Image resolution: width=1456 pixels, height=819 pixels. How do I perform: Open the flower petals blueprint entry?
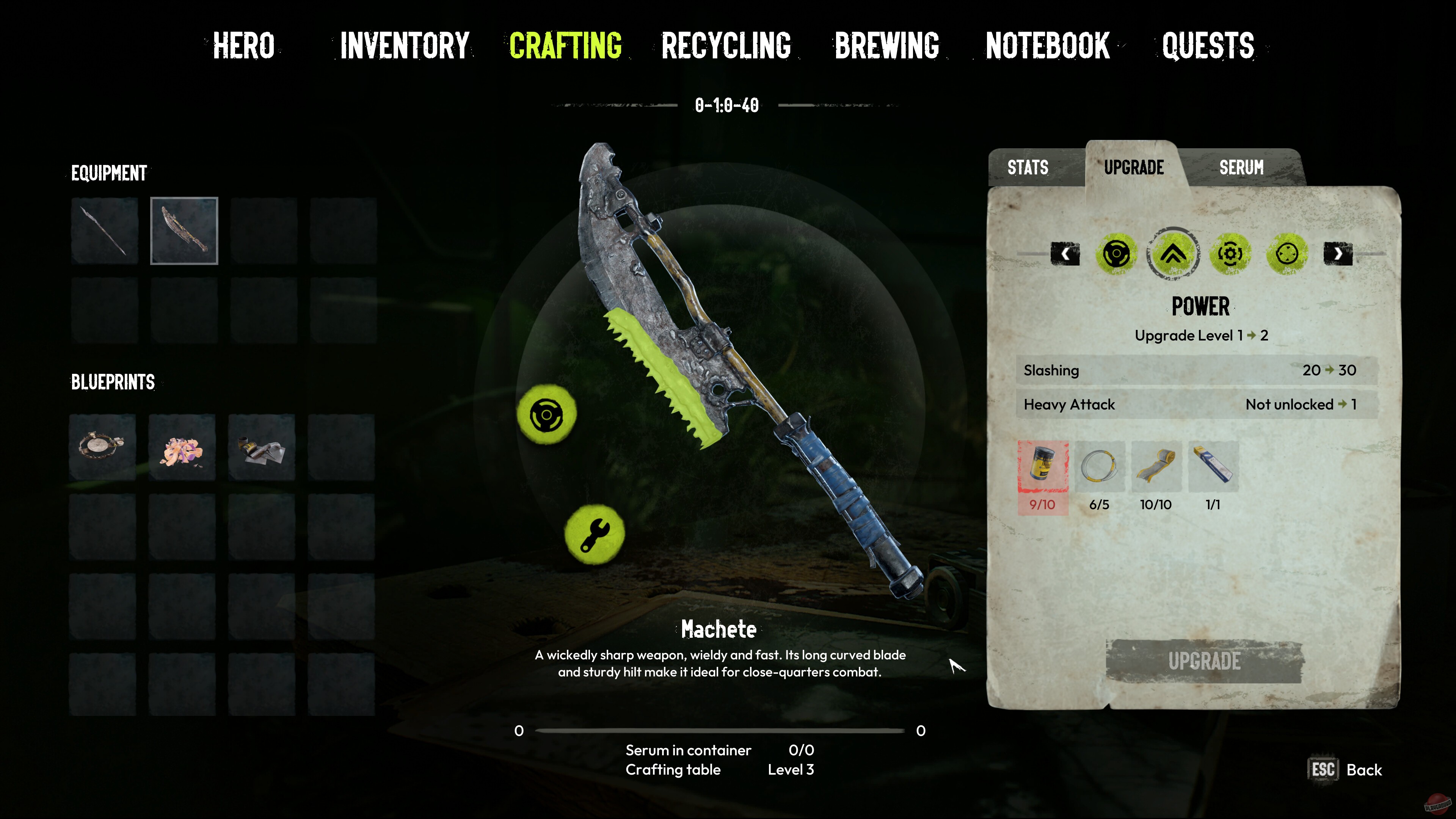coord(182,447)
